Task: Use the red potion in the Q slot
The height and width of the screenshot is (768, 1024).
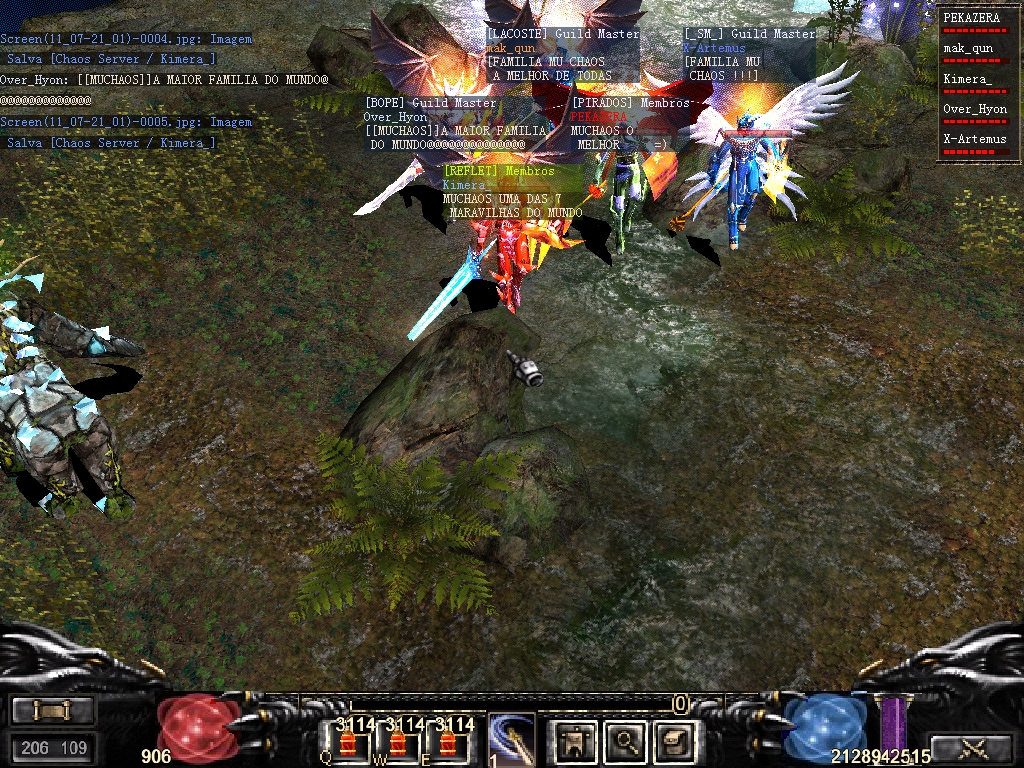Action: pos(348,743)
